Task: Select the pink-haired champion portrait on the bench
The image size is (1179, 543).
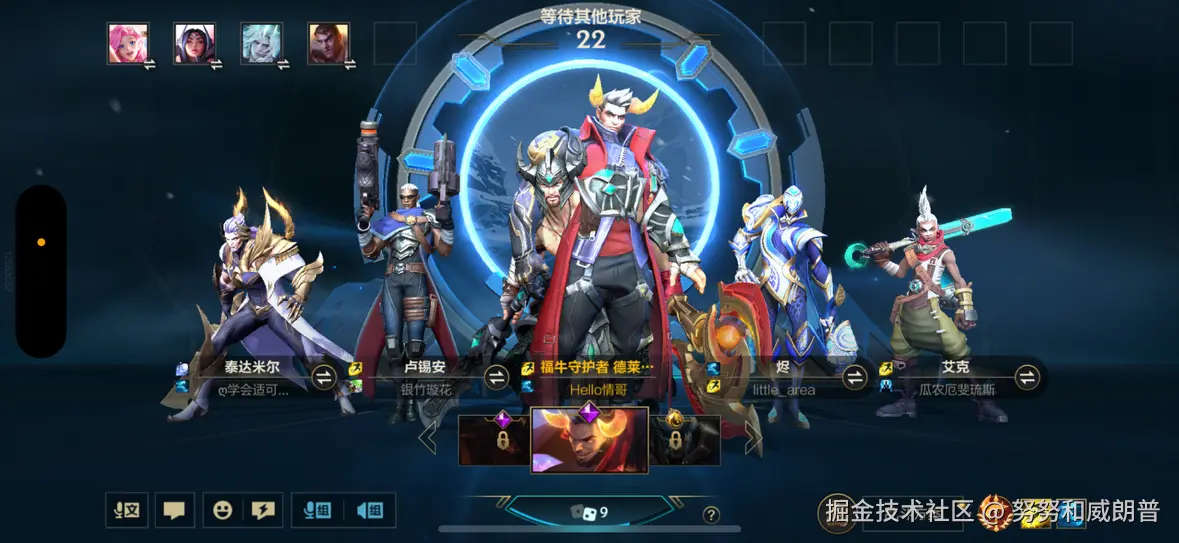Action: click(128, 44)
